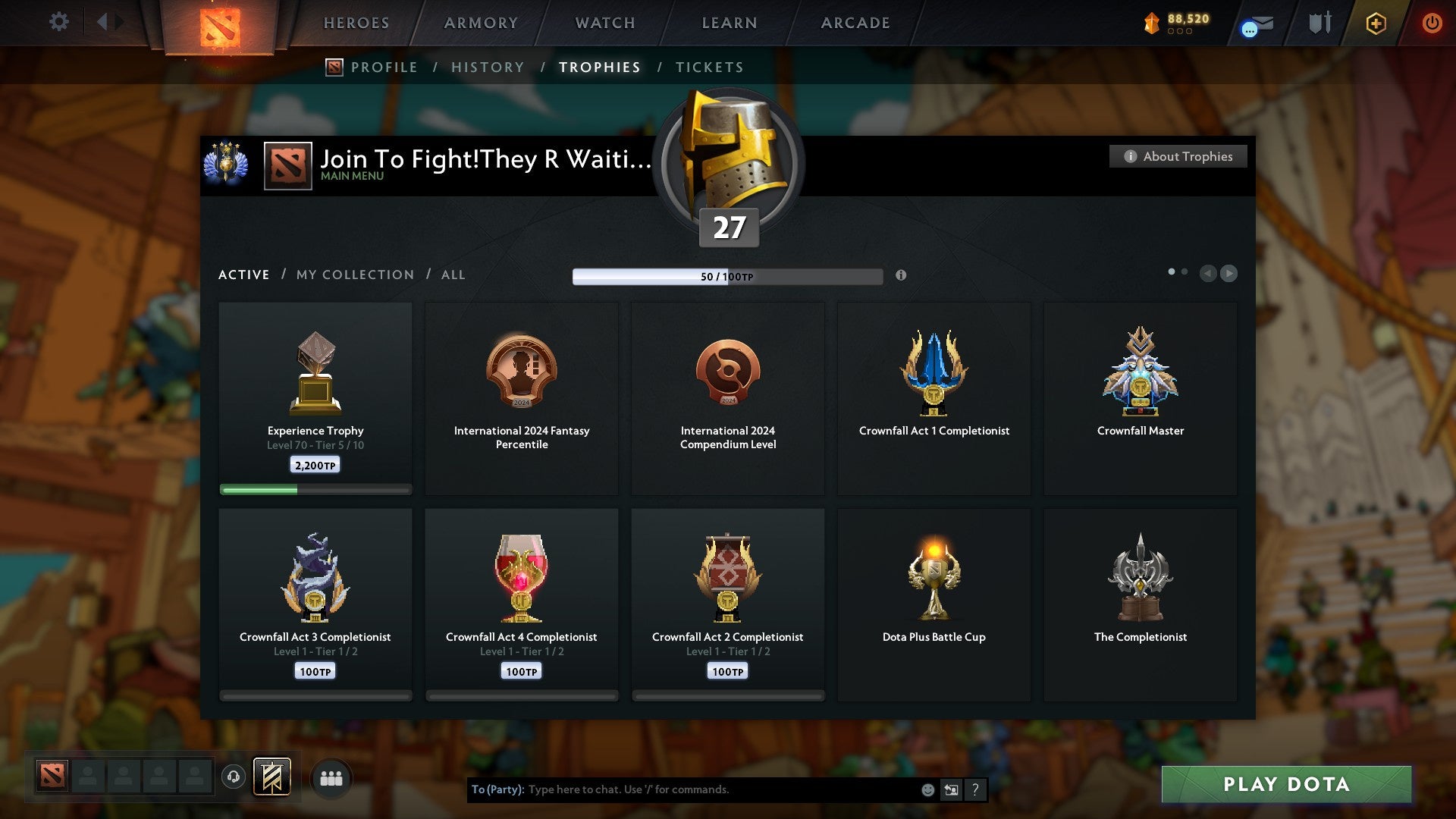The height and width of the screenshot is (819, 1456).
Task: Expand the back navigation arrows beside settings
Action: click(110, 22)
